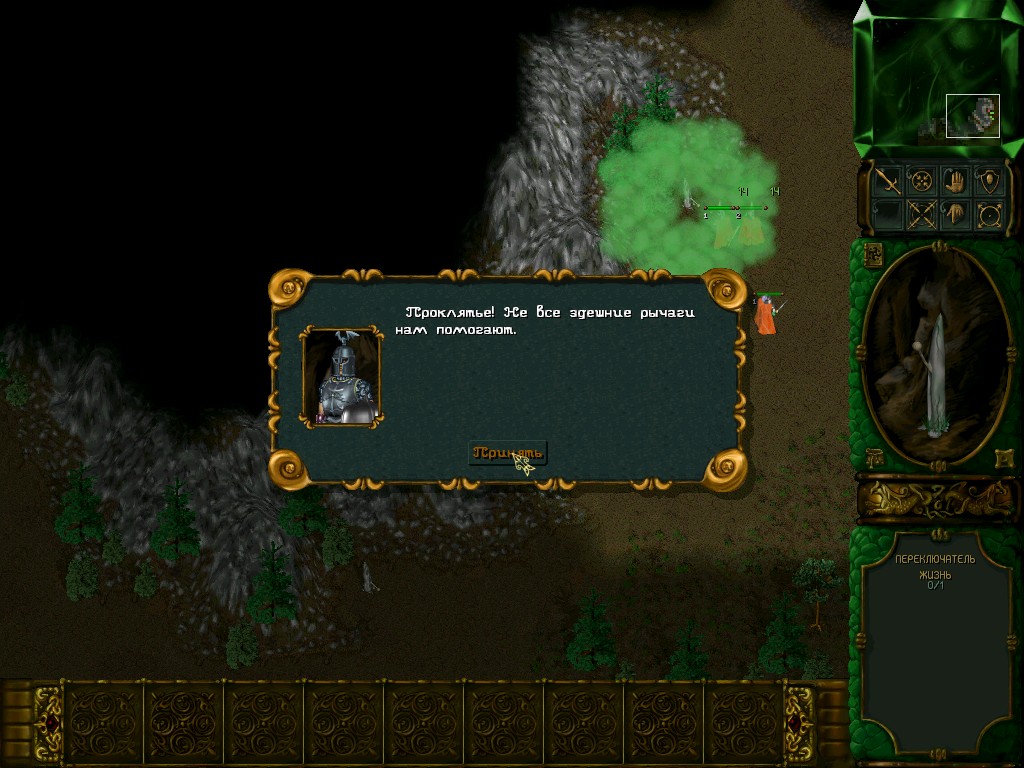Select the shield defend command

[989, 181]
